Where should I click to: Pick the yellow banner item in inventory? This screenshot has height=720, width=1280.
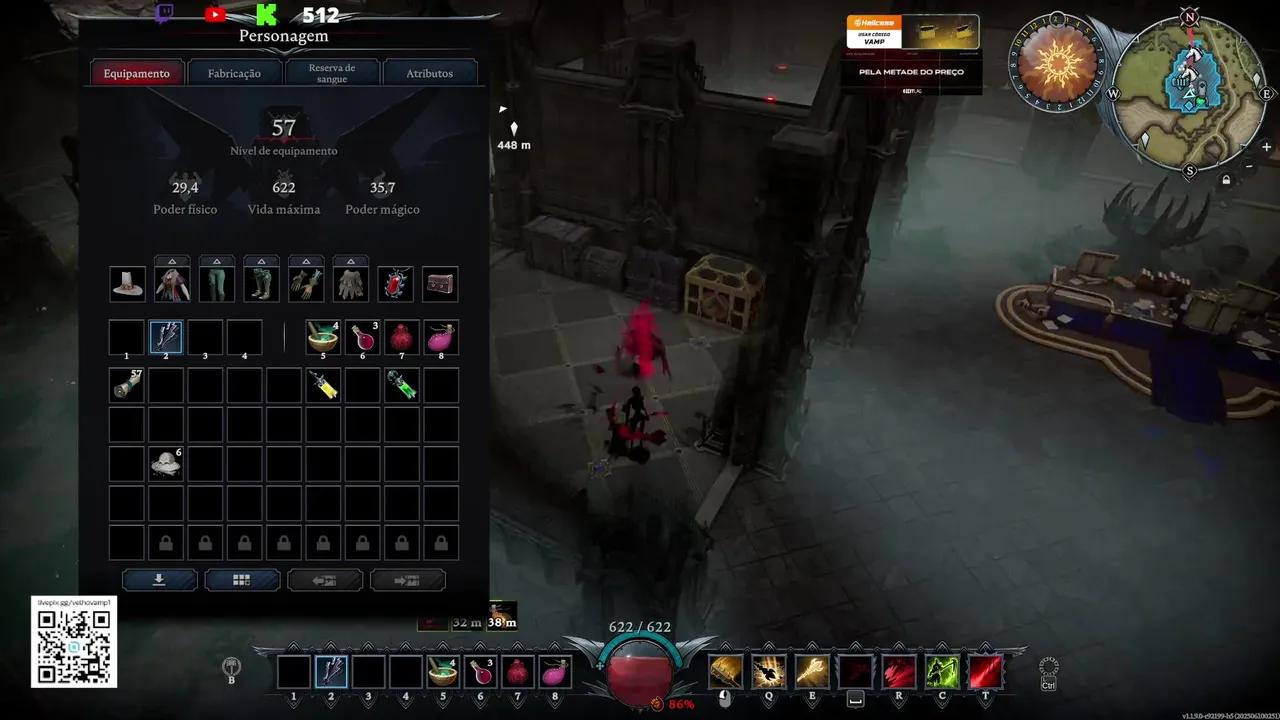(323, 385)
